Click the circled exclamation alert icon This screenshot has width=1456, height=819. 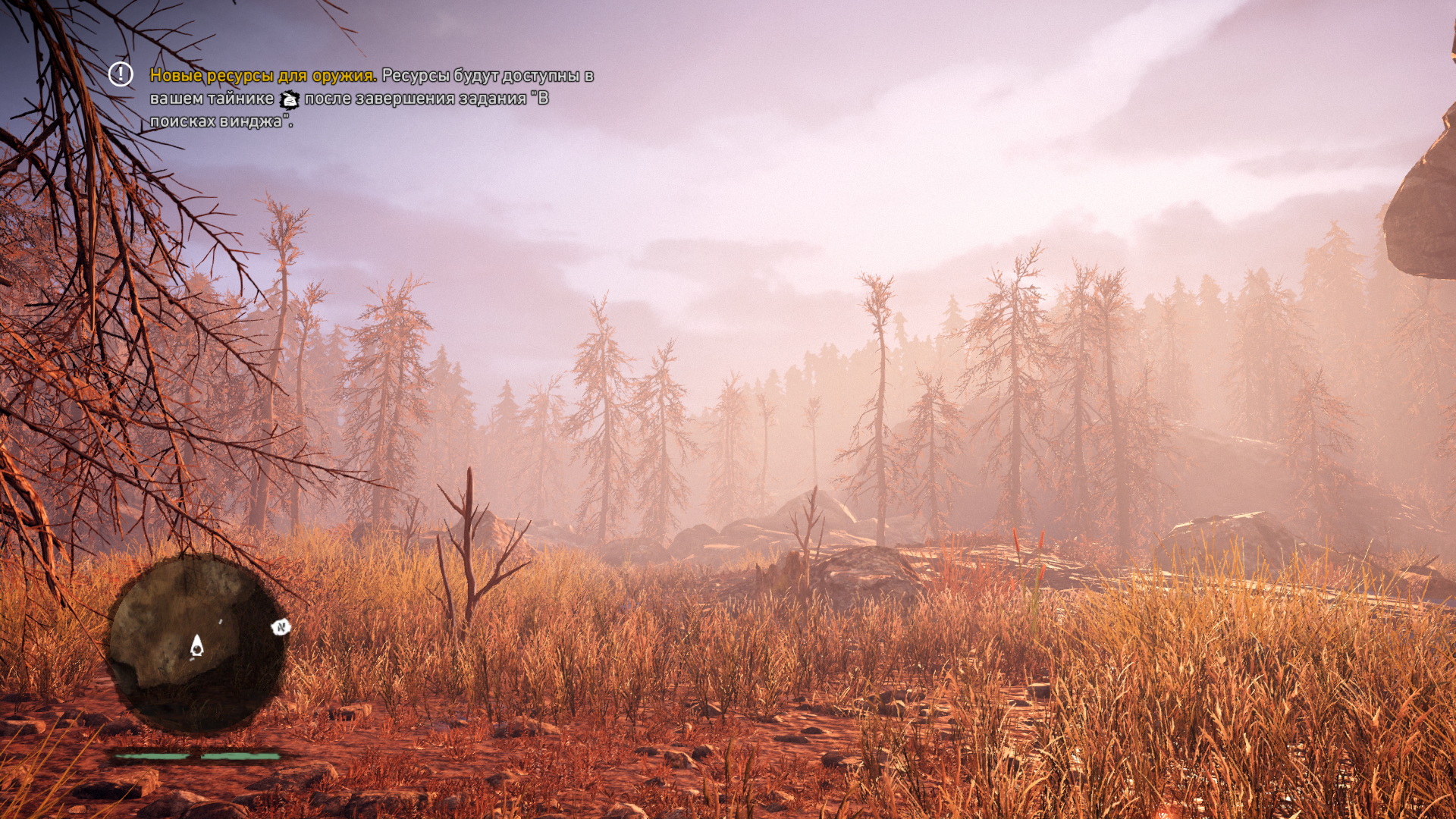coord(120,74)
